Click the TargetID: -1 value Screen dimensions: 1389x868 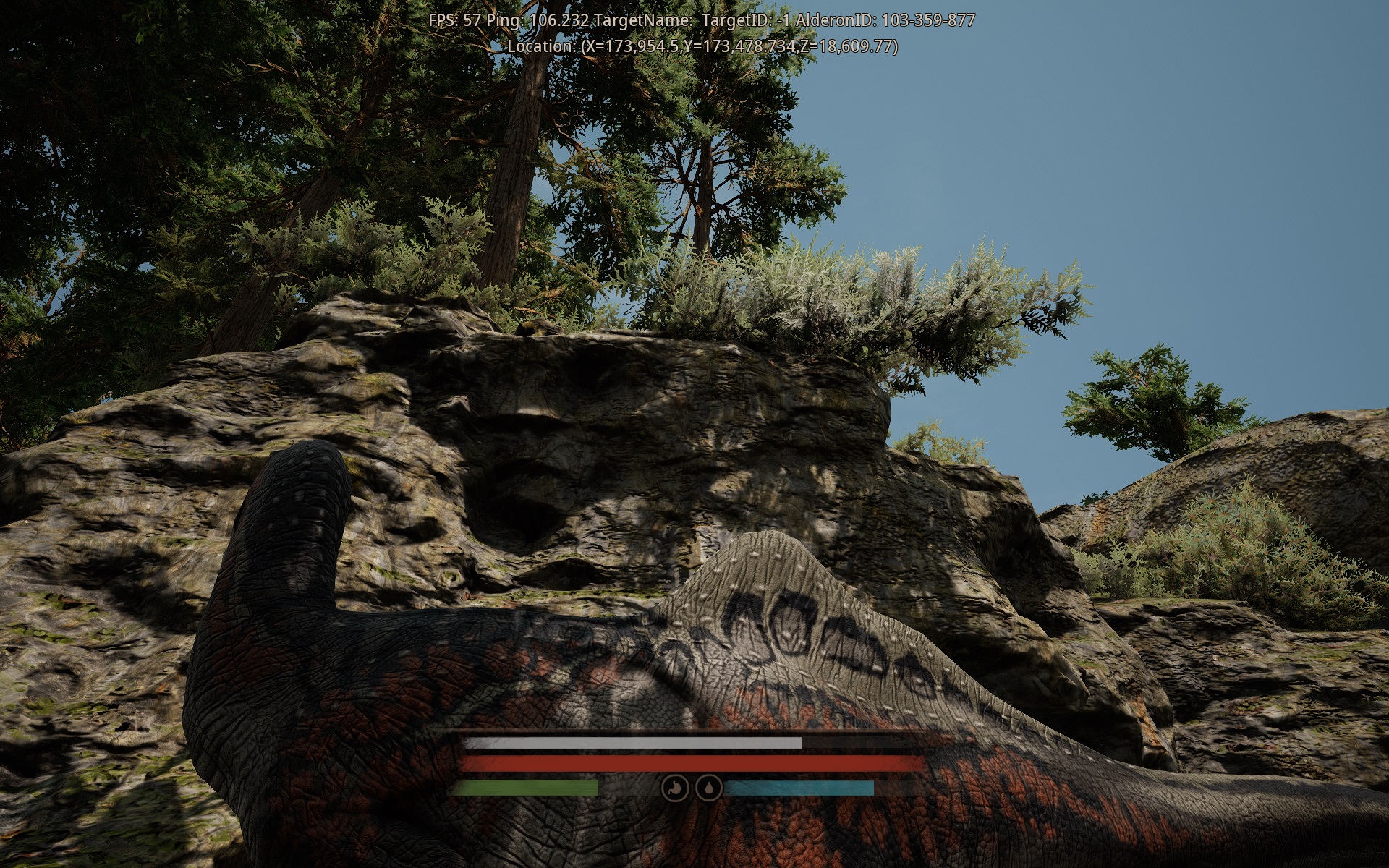click(x=747, y=21)
